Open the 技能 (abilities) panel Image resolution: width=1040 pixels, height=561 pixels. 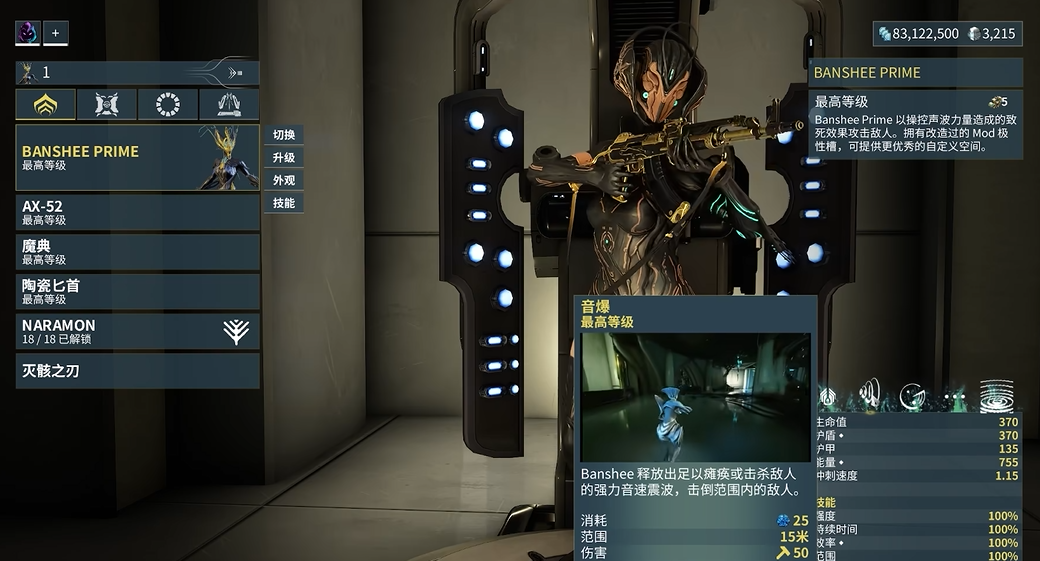284,203
